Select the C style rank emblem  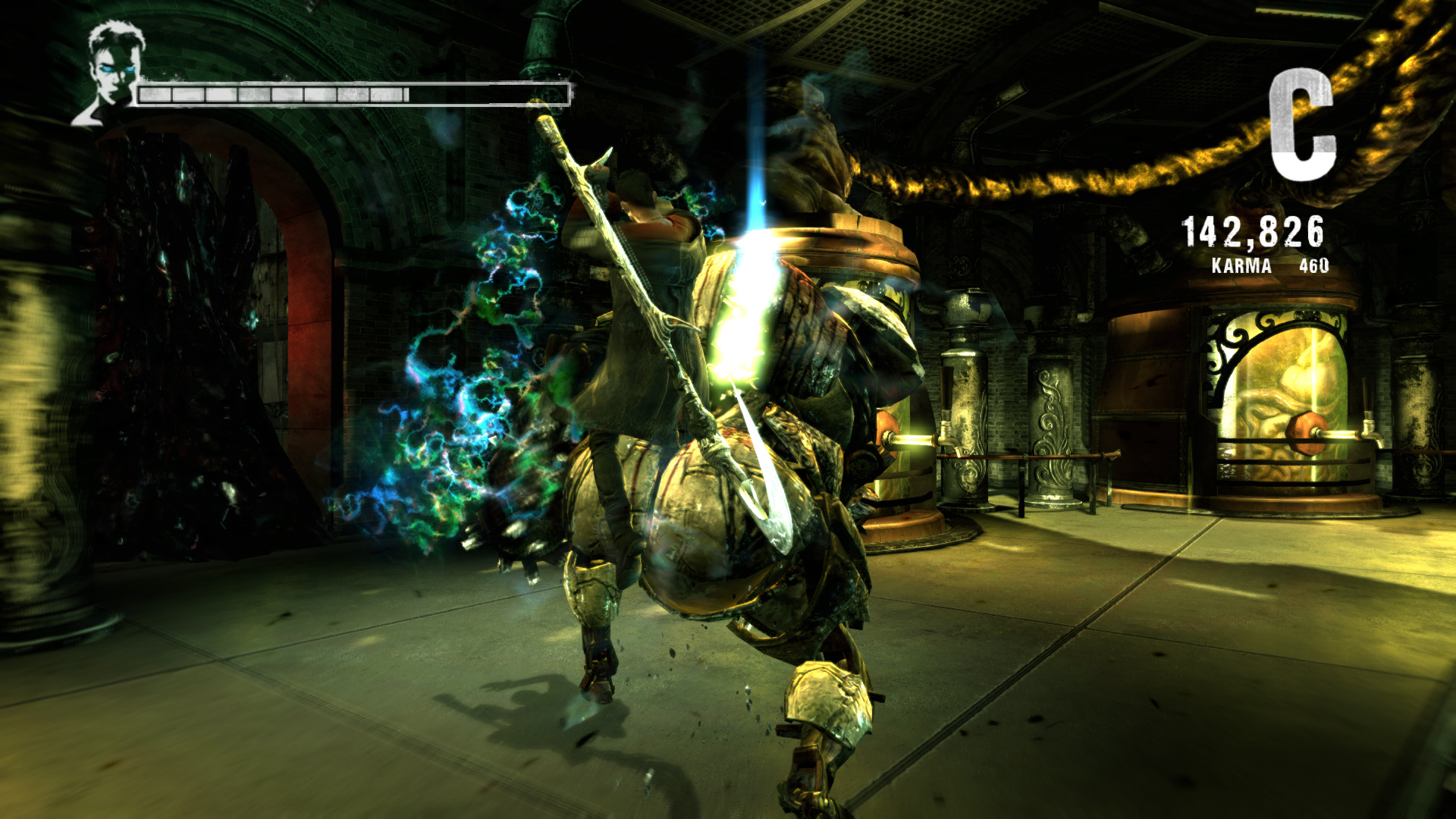(1301, 125)
